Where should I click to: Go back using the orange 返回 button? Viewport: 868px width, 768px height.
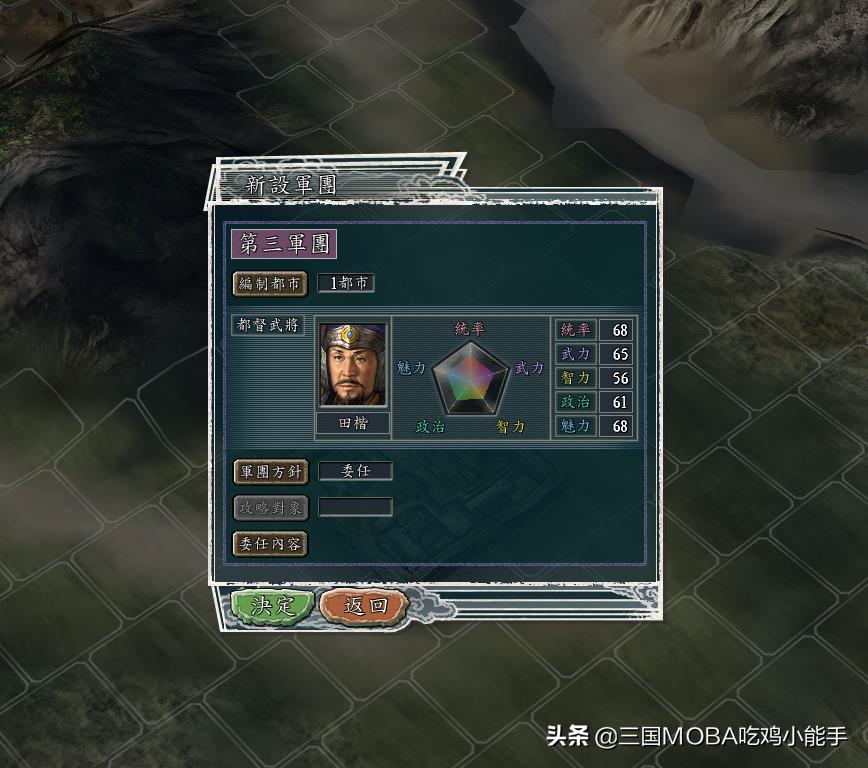click(364, 606)
